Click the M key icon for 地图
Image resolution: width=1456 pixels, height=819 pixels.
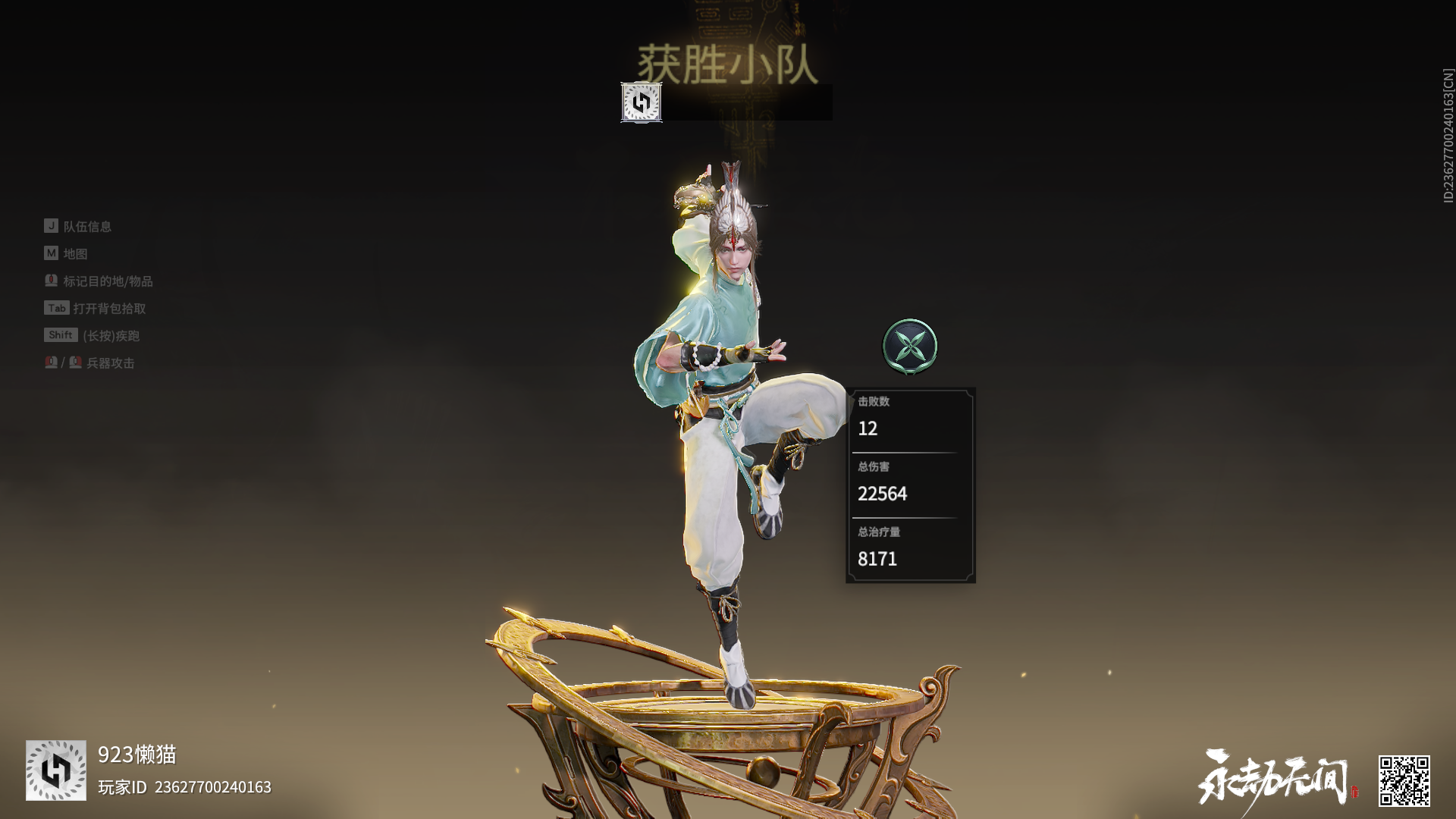tap(50, 253)
